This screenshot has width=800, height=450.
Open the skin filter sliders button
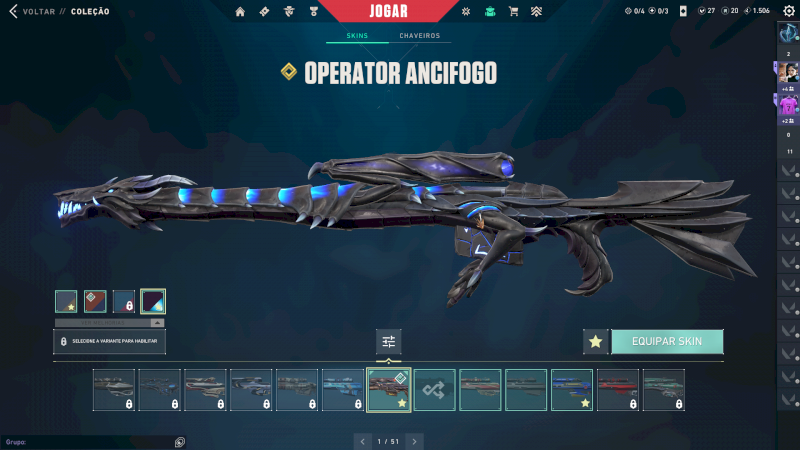(388, 341)
